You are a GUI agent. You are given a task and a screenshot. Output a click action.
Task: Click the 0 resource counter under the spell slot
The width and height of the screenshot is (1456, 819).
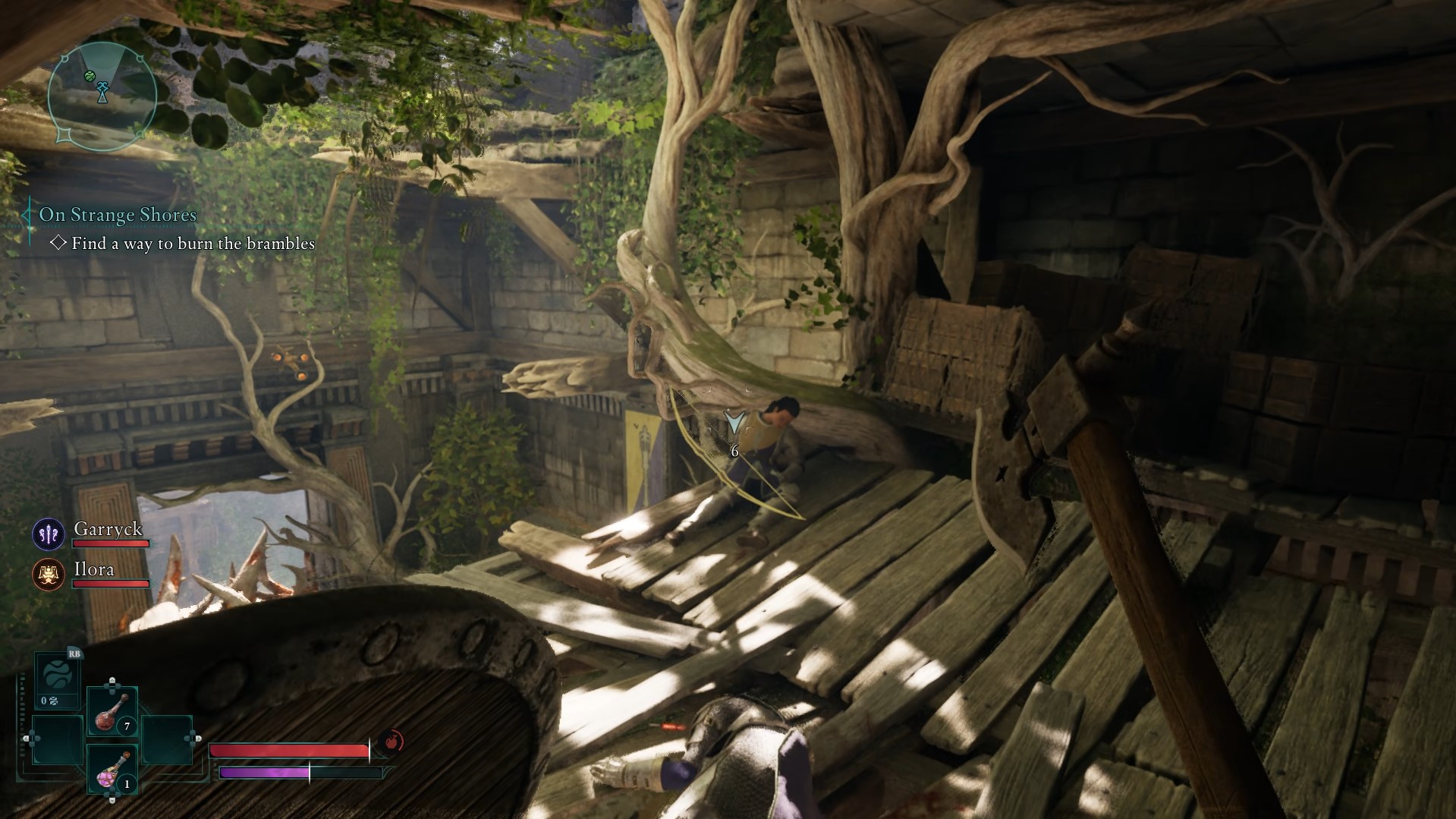tap(49, 701)
